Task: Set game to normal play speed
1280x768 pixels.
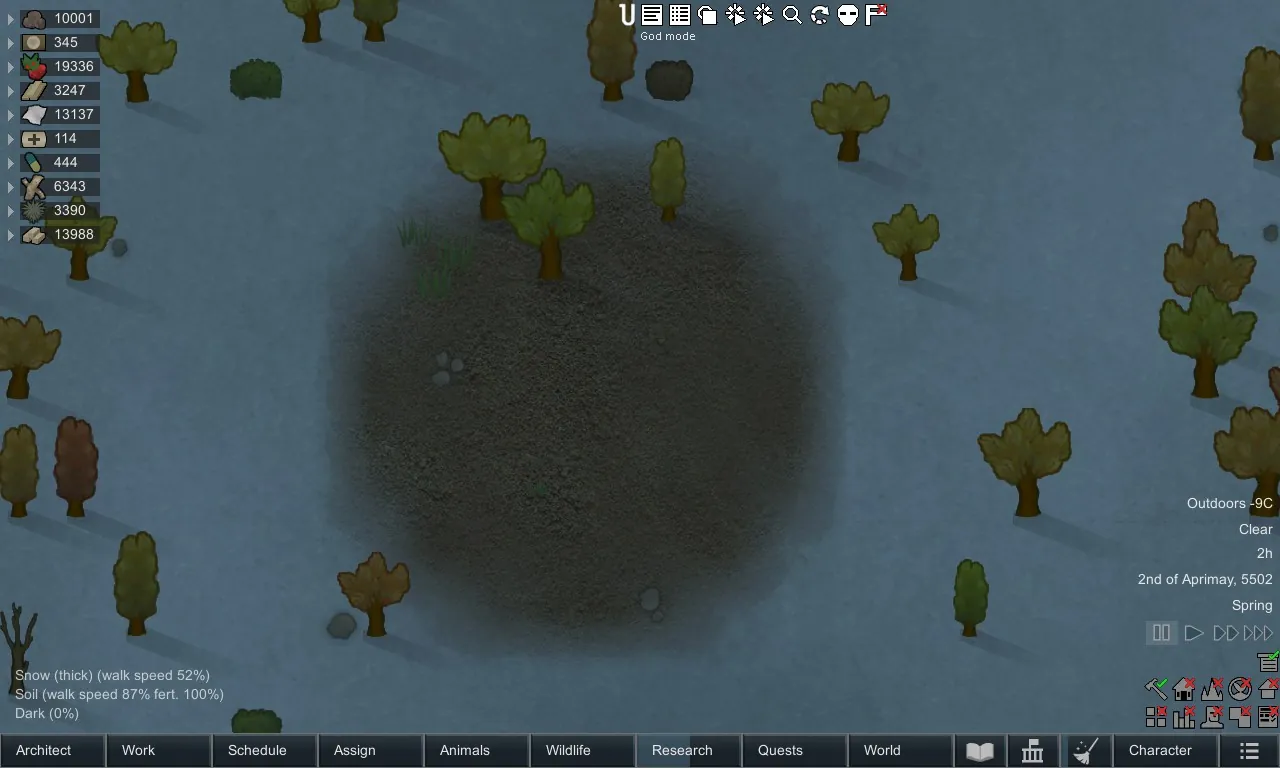Action: point(1193,633)
